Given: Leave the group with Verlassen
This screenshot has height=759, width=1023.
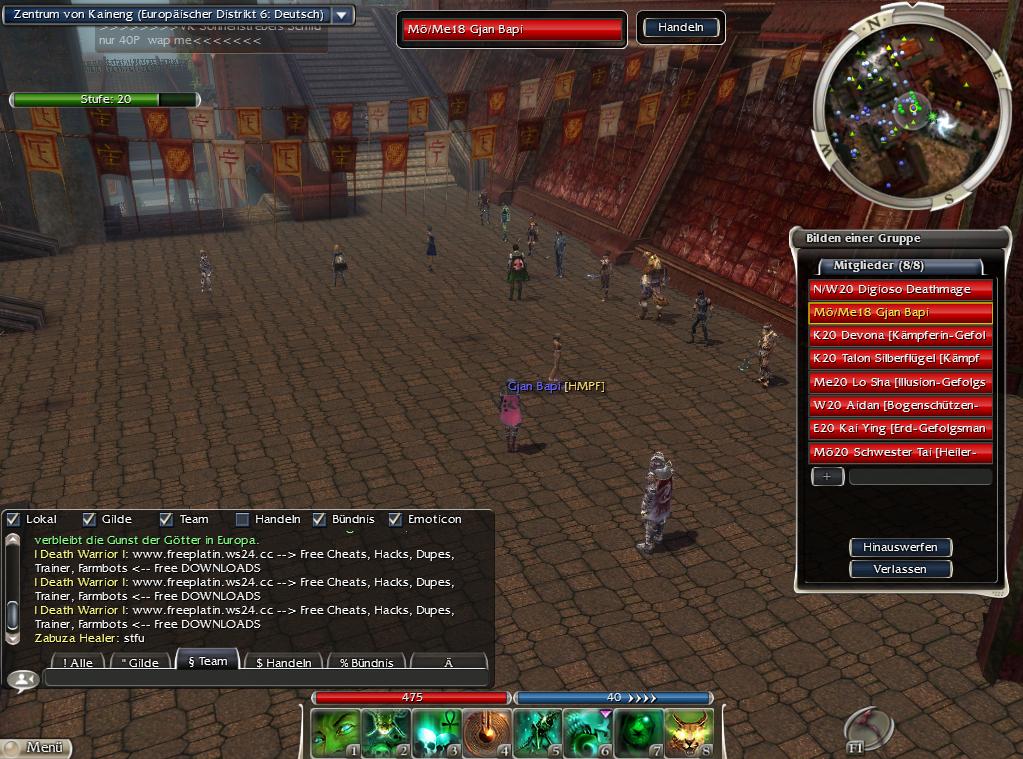Looking at the screenshot, I should coord(900,569).
